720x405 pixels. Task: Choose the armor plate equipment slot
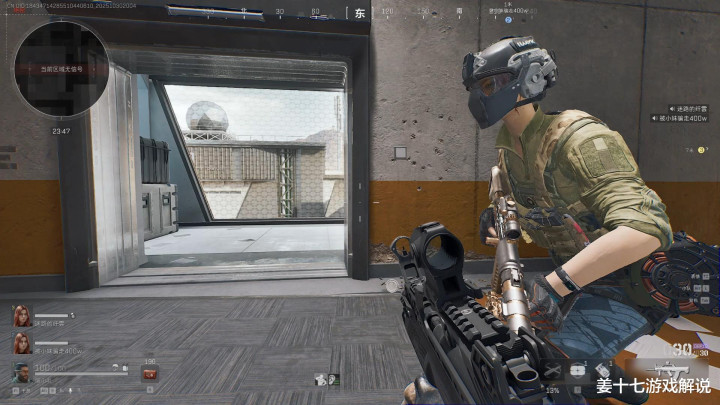click(x=578, y=371)
